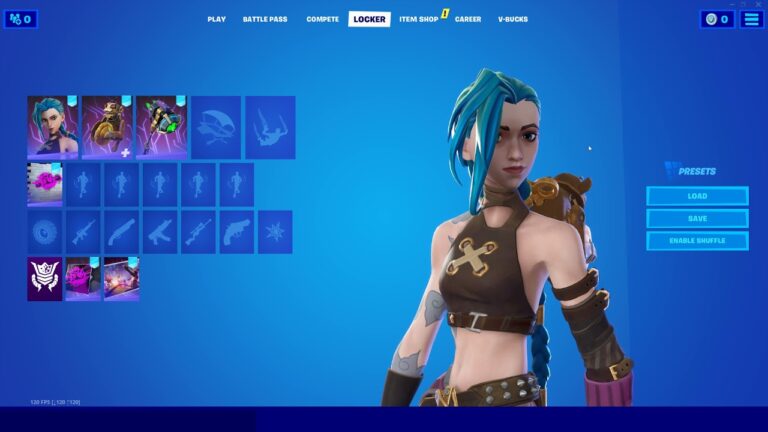The image size is (768, 432).
Task: Open the hamburger main menu
Action: pyautogui.click(x=752, y=19)
